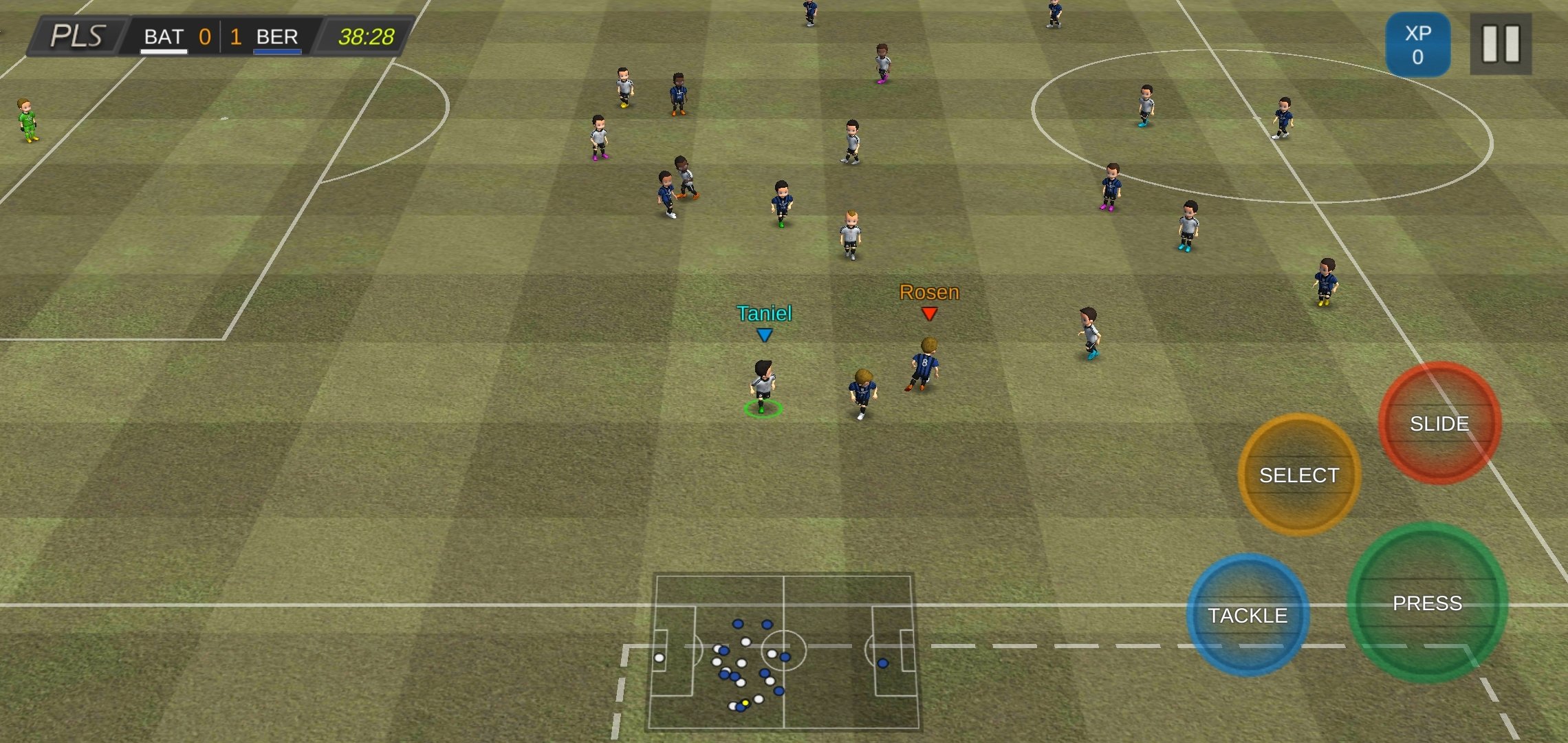Tap the XP counter badge
This screenshot has height=743, width=1568.
(1417, 45)
